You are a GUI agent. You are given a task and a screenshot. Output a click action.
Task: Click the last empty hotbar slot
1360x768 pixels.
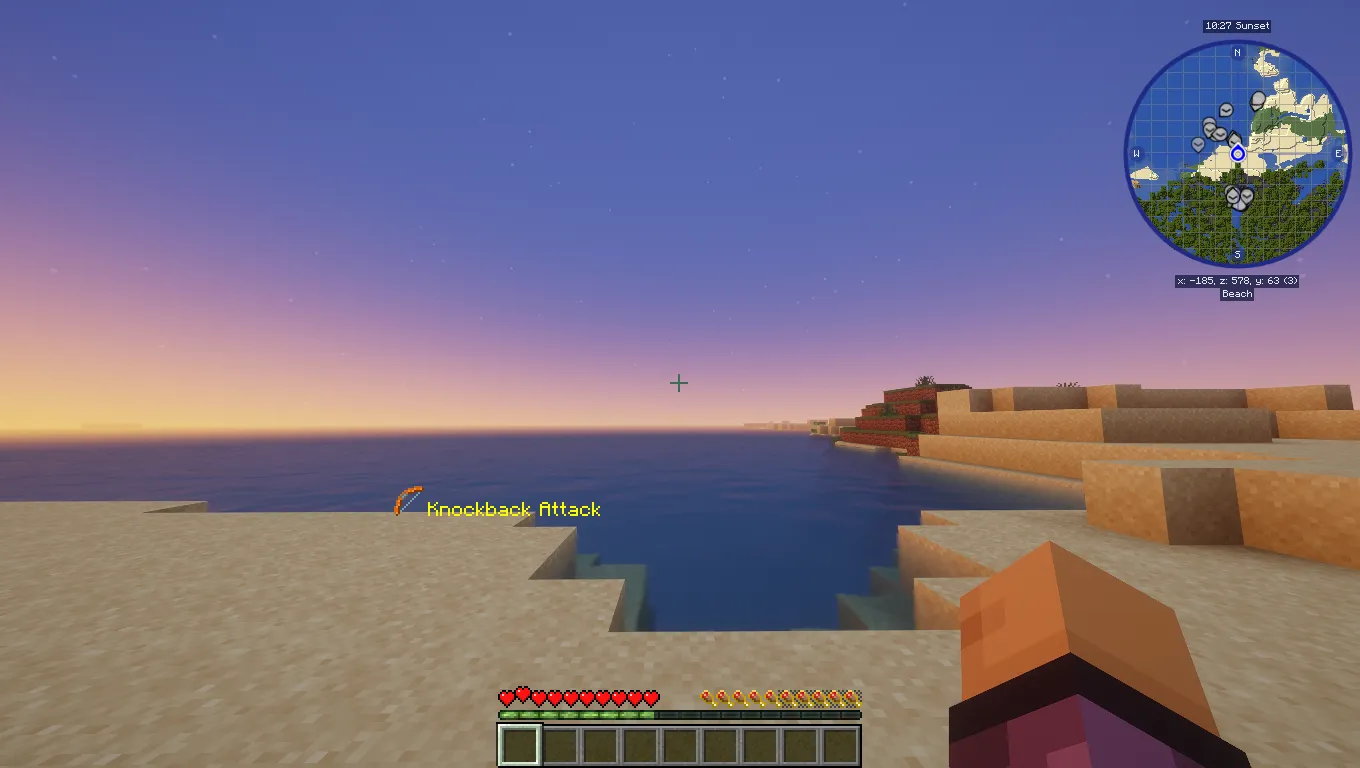pos(840,743)
